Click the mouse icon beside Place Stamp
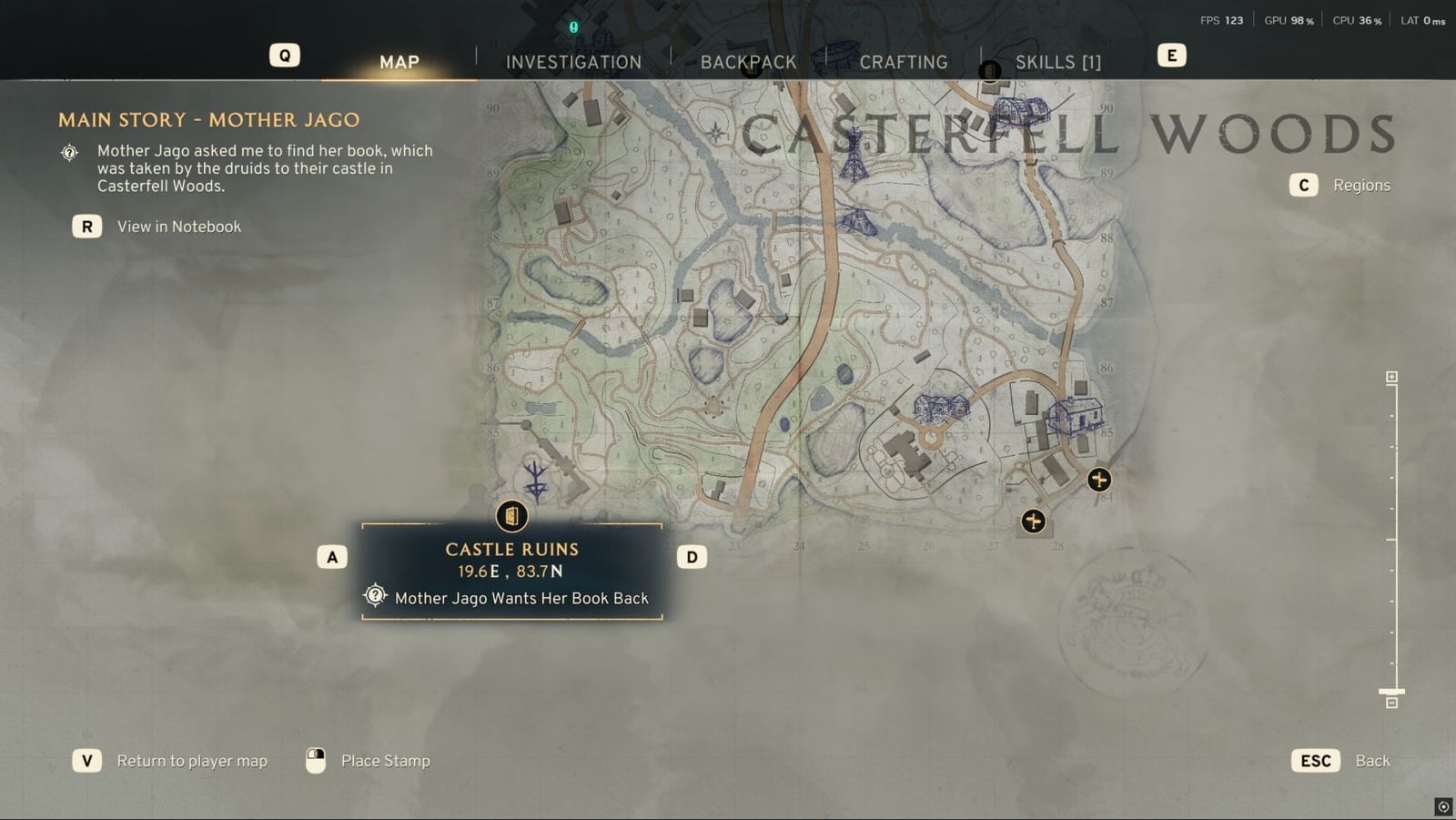 pos(316,760)
